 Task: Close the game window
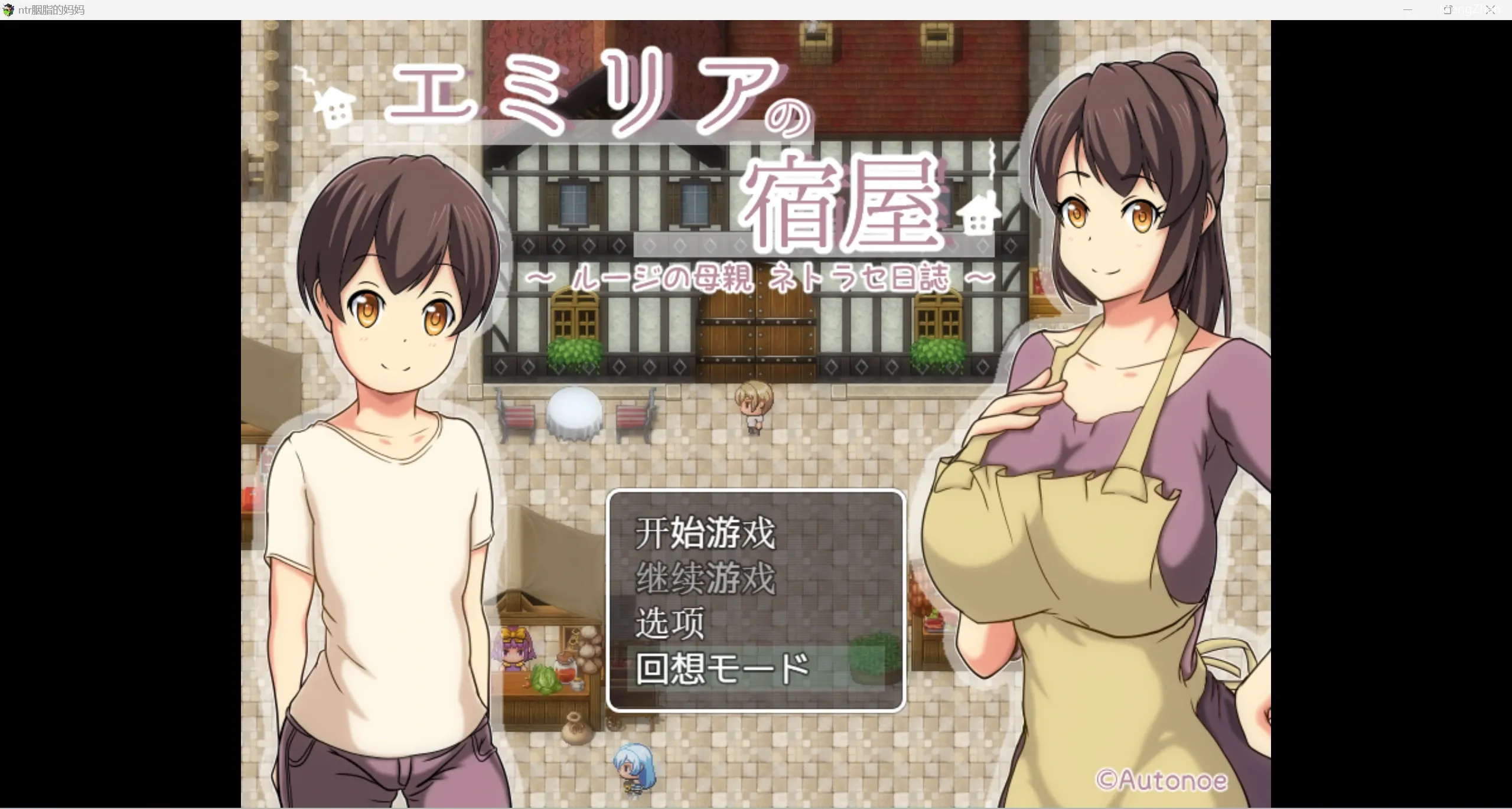(x=1491, y=10)
